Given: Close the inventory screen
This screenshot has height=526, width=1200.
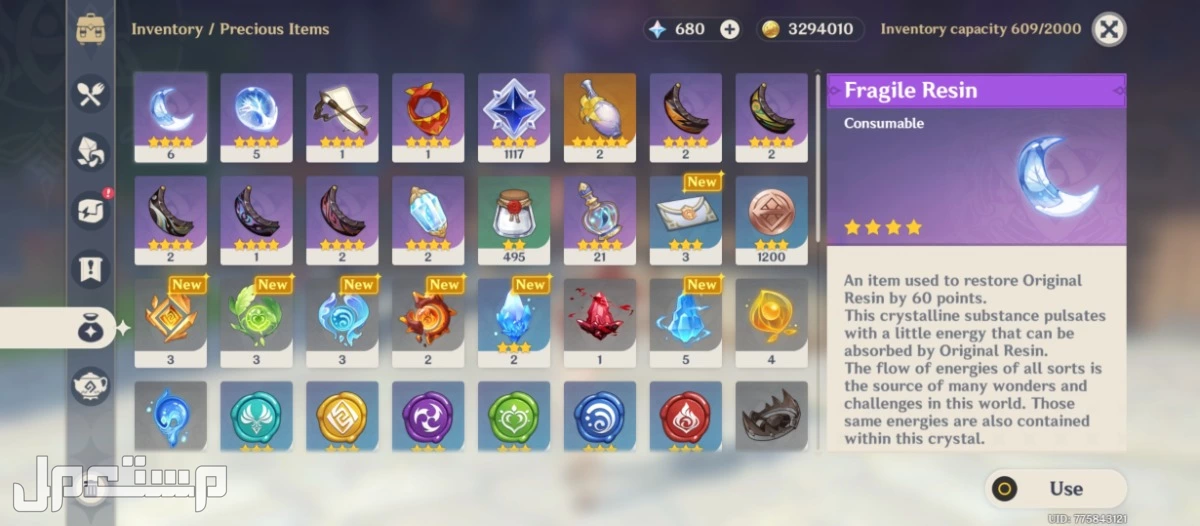Looking at the screenshot, I should pyautogui.click(x=1107, y=29).
